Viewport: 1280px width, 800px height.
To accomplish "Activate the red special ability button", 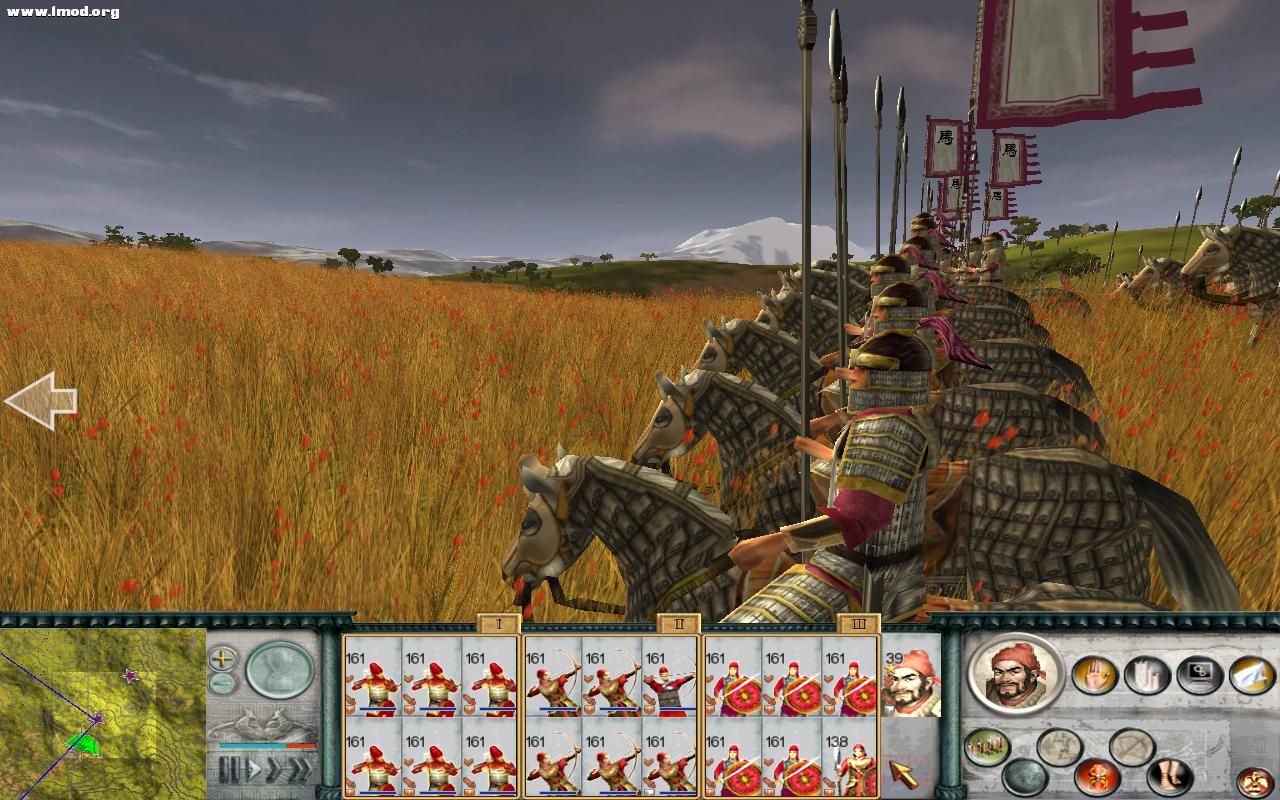I will point(1097,777).
